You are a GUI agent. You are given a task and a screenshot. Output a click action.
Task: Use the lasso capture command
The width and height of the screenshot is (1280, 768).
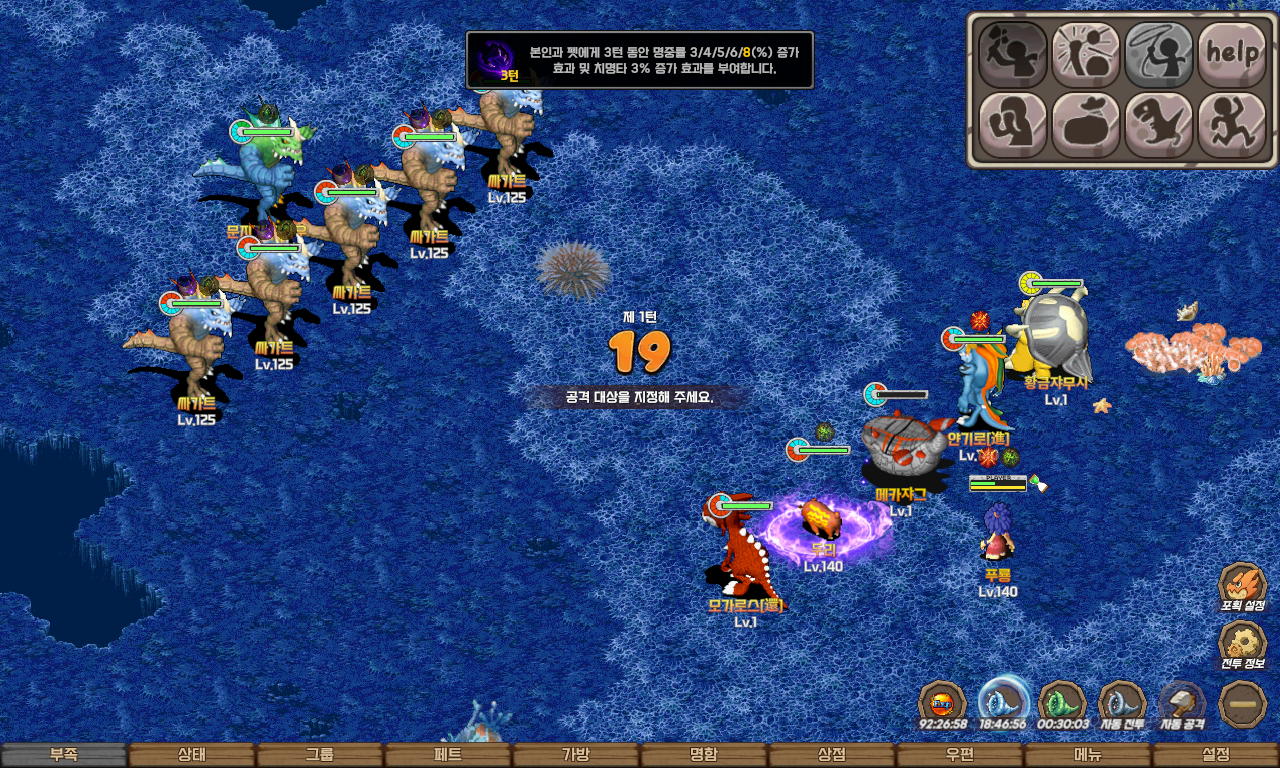[x=1159, y=54]
